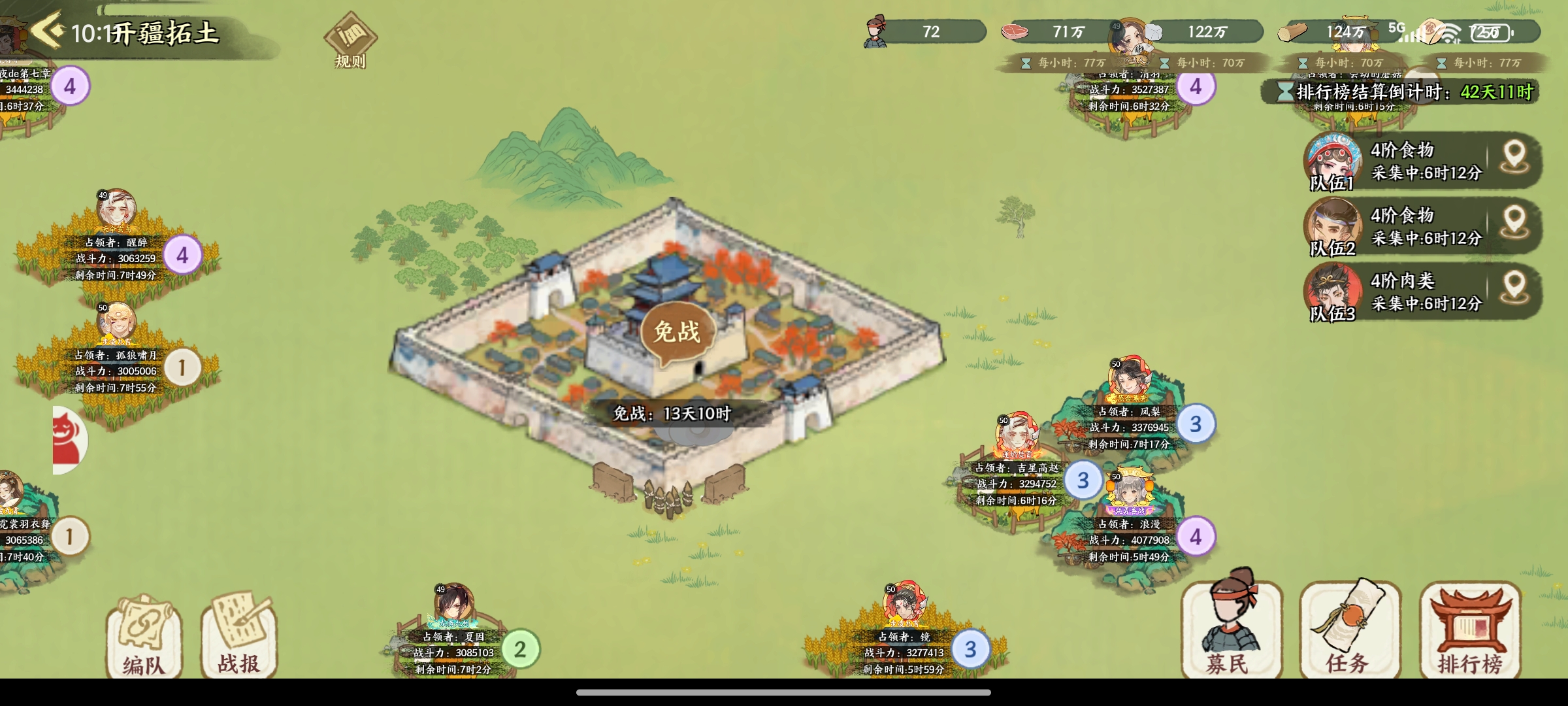Locate 队伍3 with its map pin

click(1514, 289)
